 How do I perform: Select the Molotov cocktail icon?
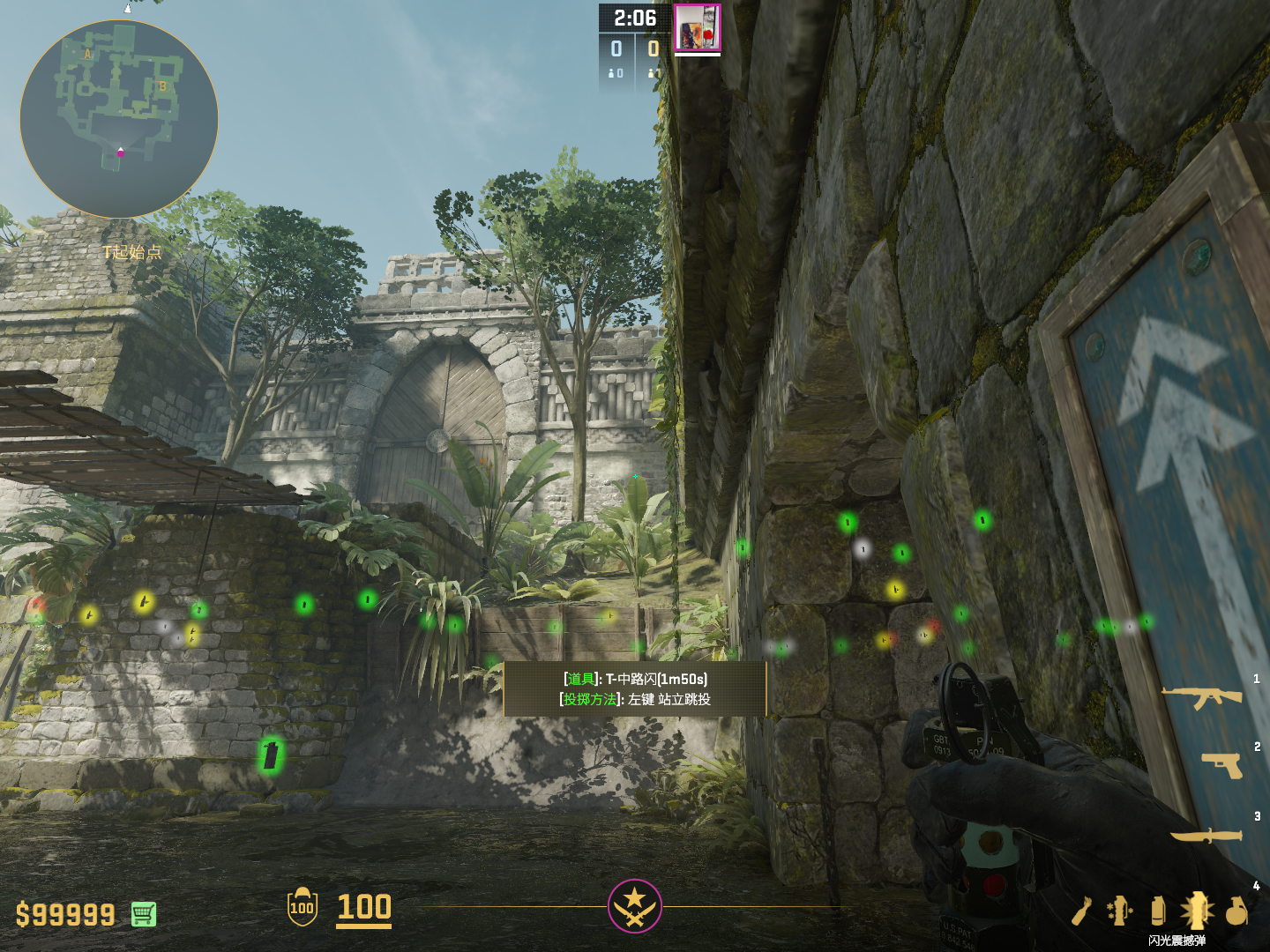click(x=1081, y=911)
